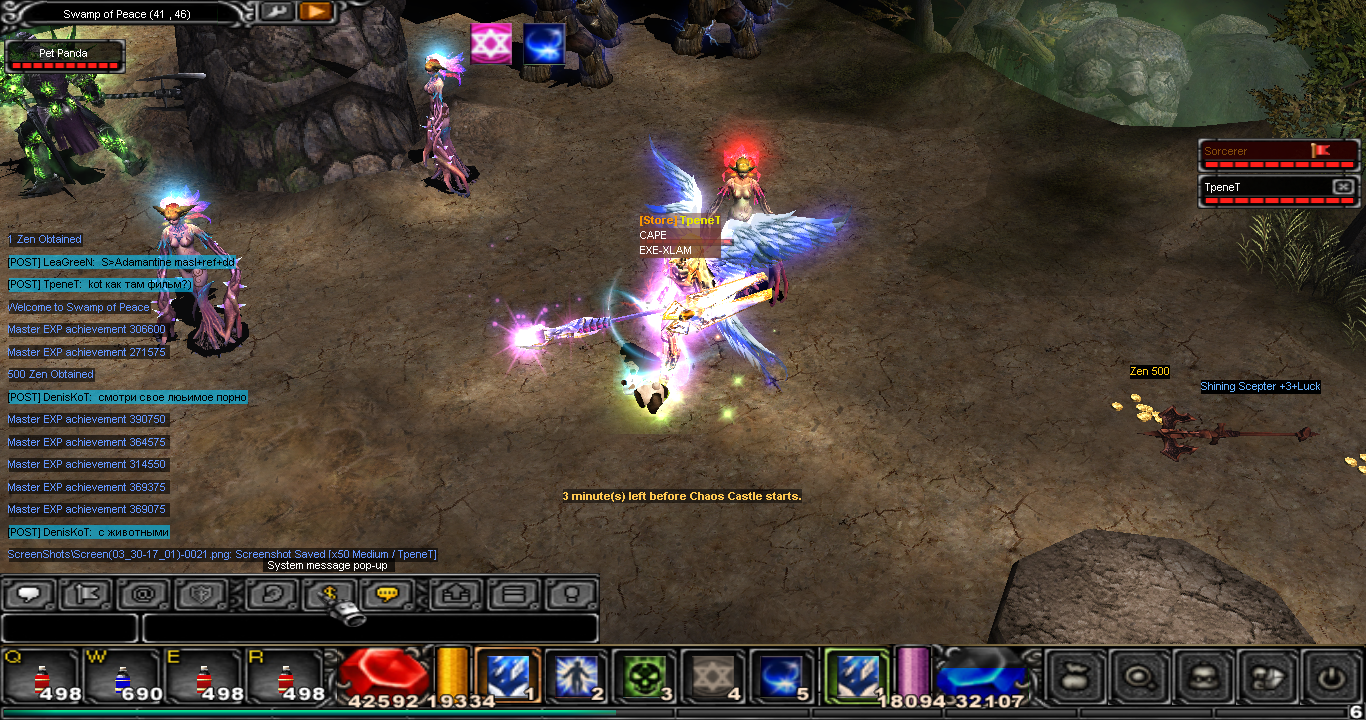Click the wide chat message input field

(370, 628)
